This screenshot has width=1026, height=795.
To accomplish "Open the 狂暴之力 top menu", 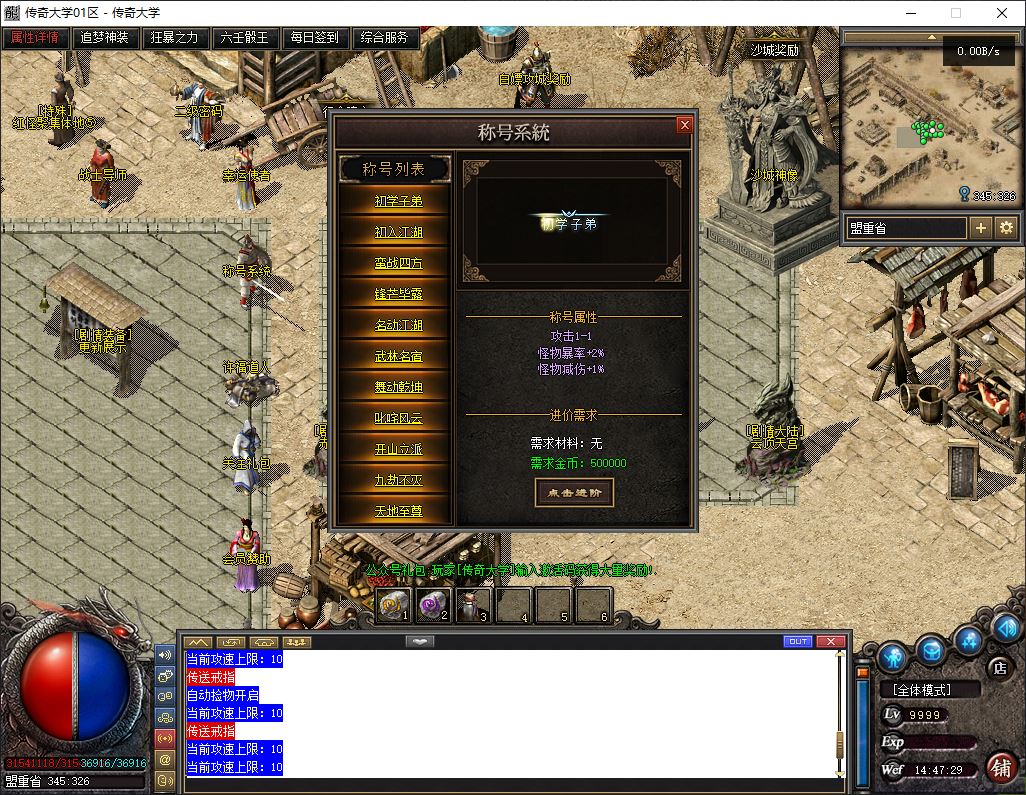I will click(175, 38).
